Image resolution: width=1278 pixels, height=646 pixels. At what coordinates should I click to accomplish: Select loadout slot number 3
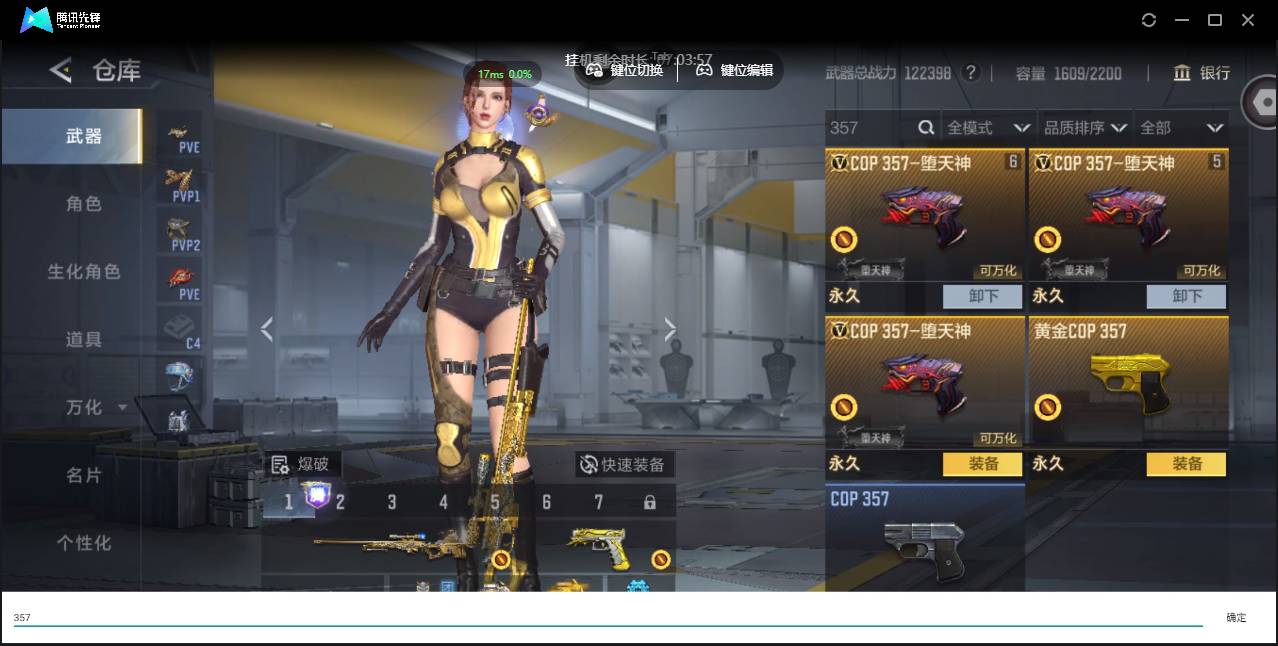(x=392, y=502)
